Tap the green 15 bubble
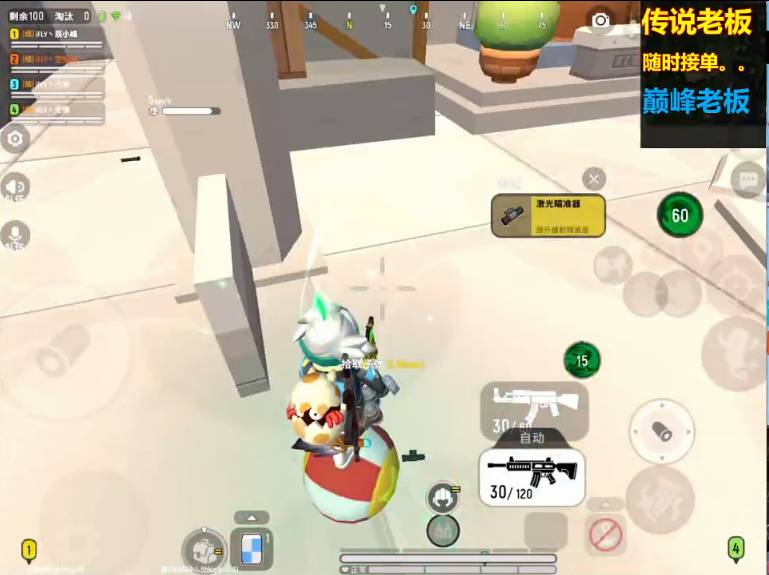Image resolution: width=769 pixels, height=575 pixels. (x=582, y=360)
